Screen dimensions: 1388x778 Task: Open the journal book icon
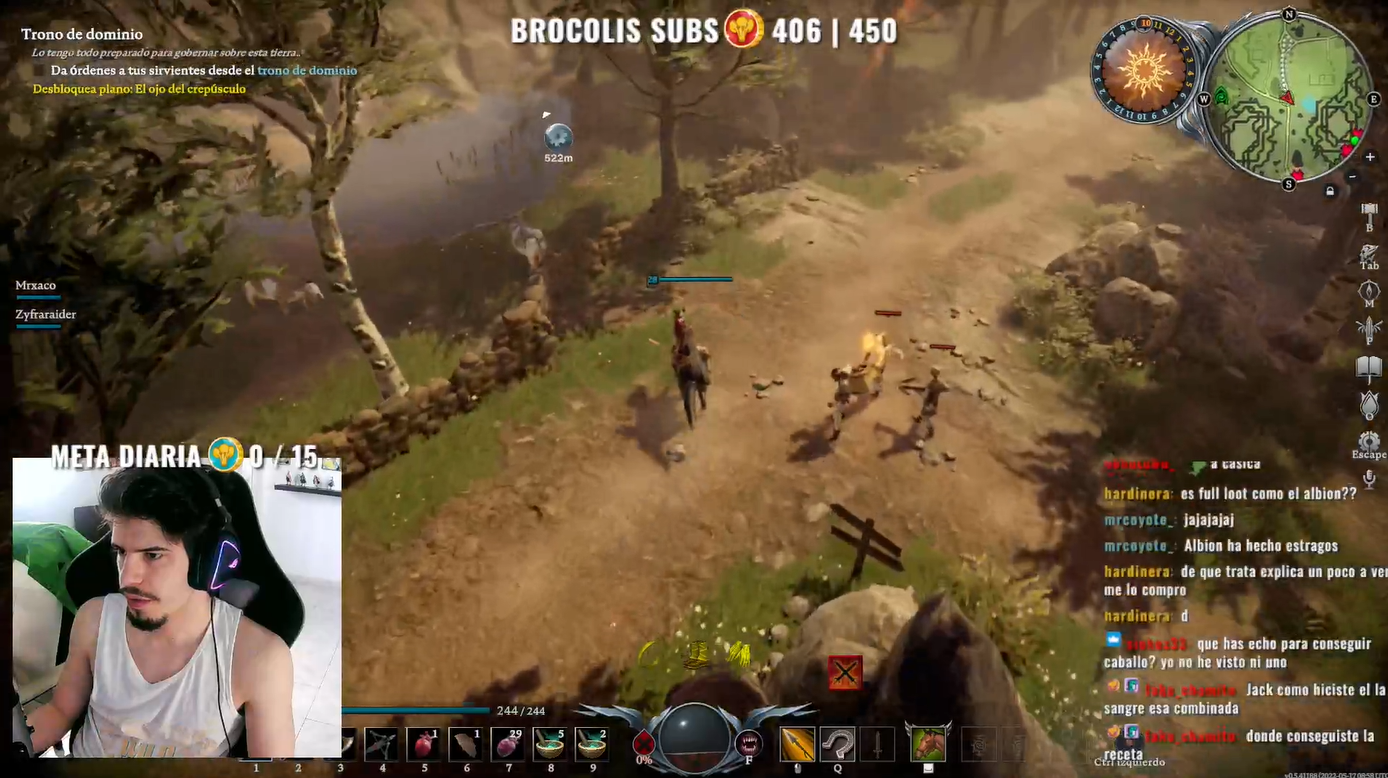[x=1369, y=368]
